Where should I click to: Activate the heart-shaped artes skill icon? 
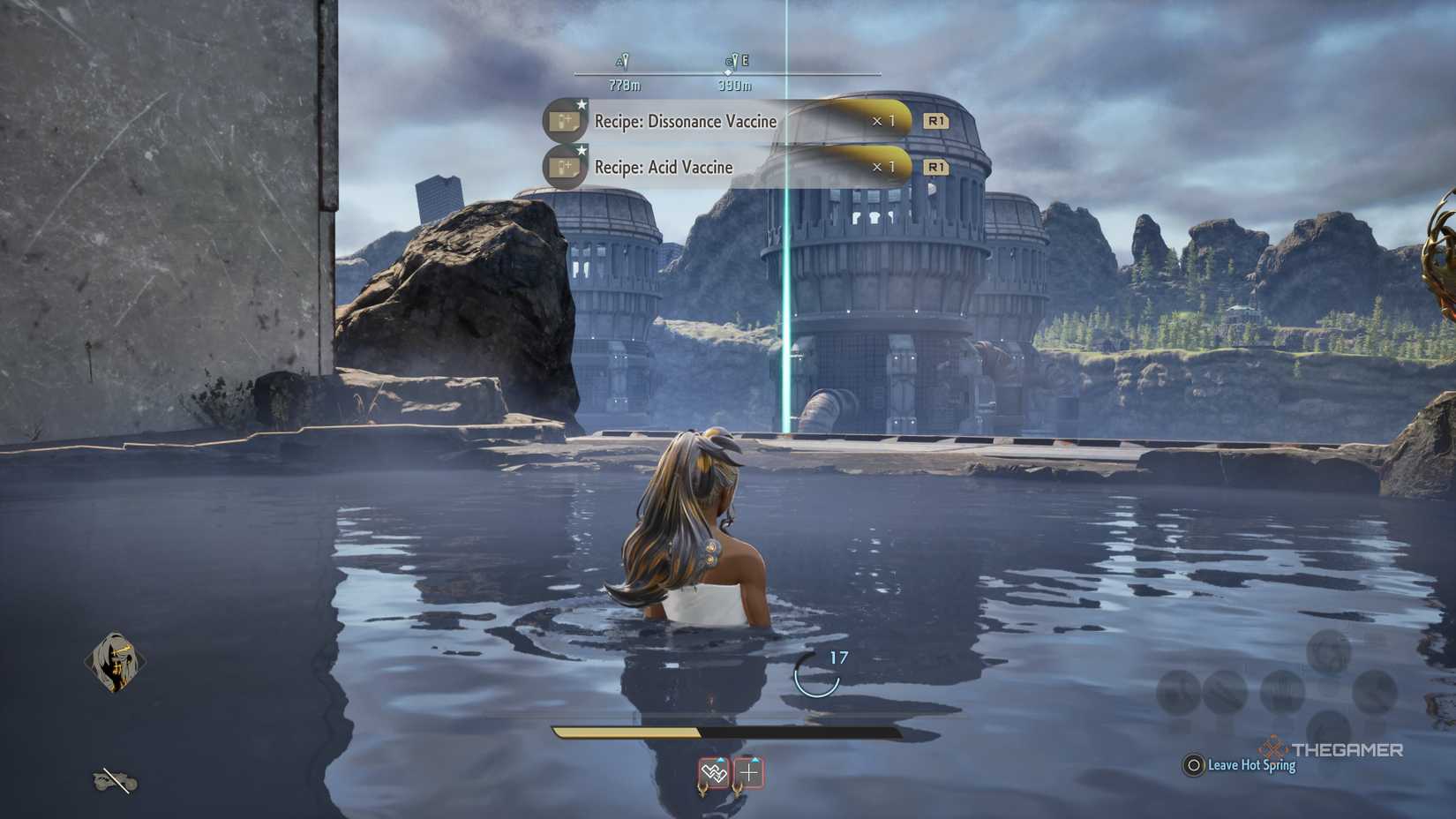click(x=715, y=773)
